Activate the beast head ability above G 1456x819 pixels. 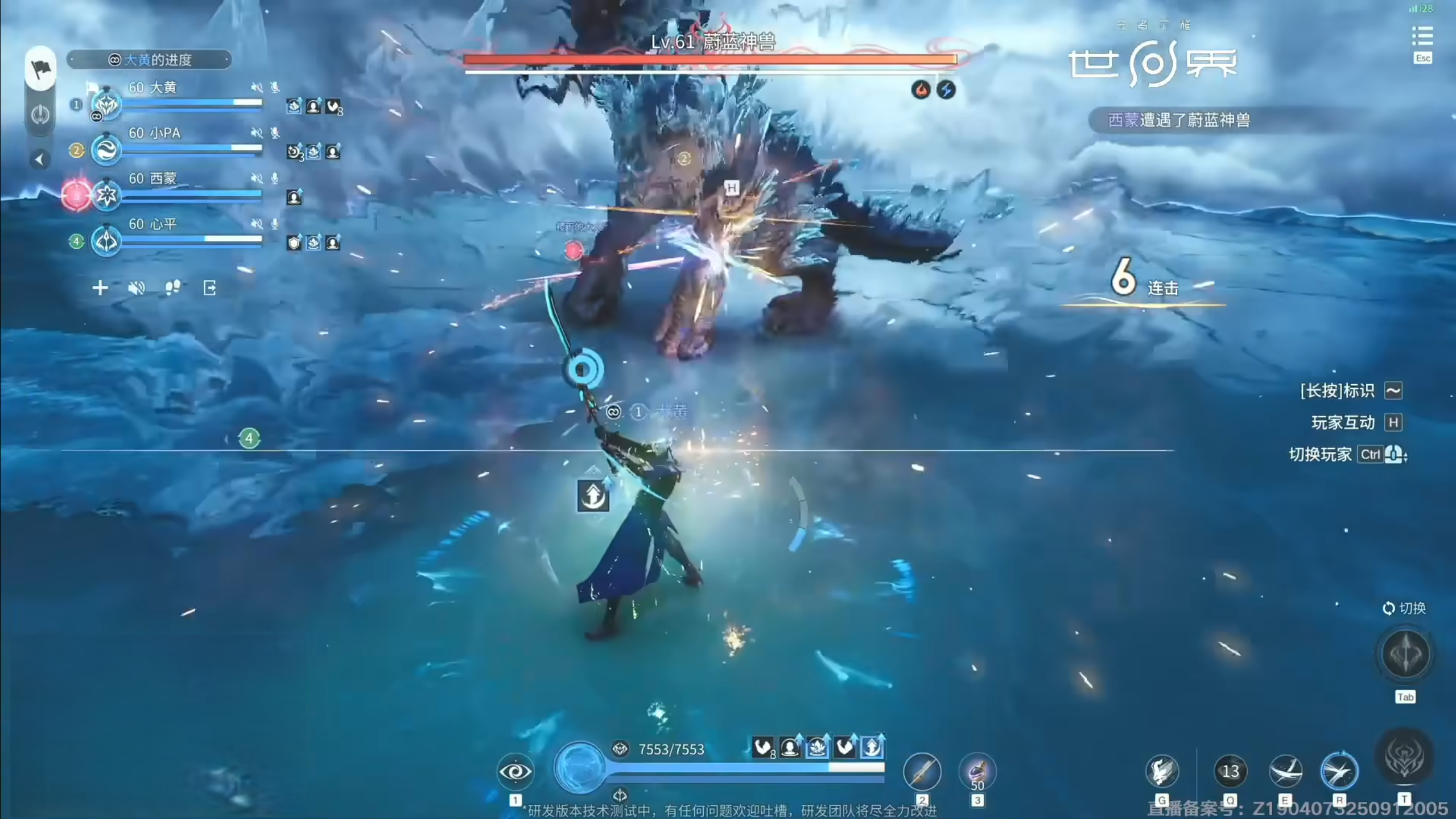(1161, 771)
